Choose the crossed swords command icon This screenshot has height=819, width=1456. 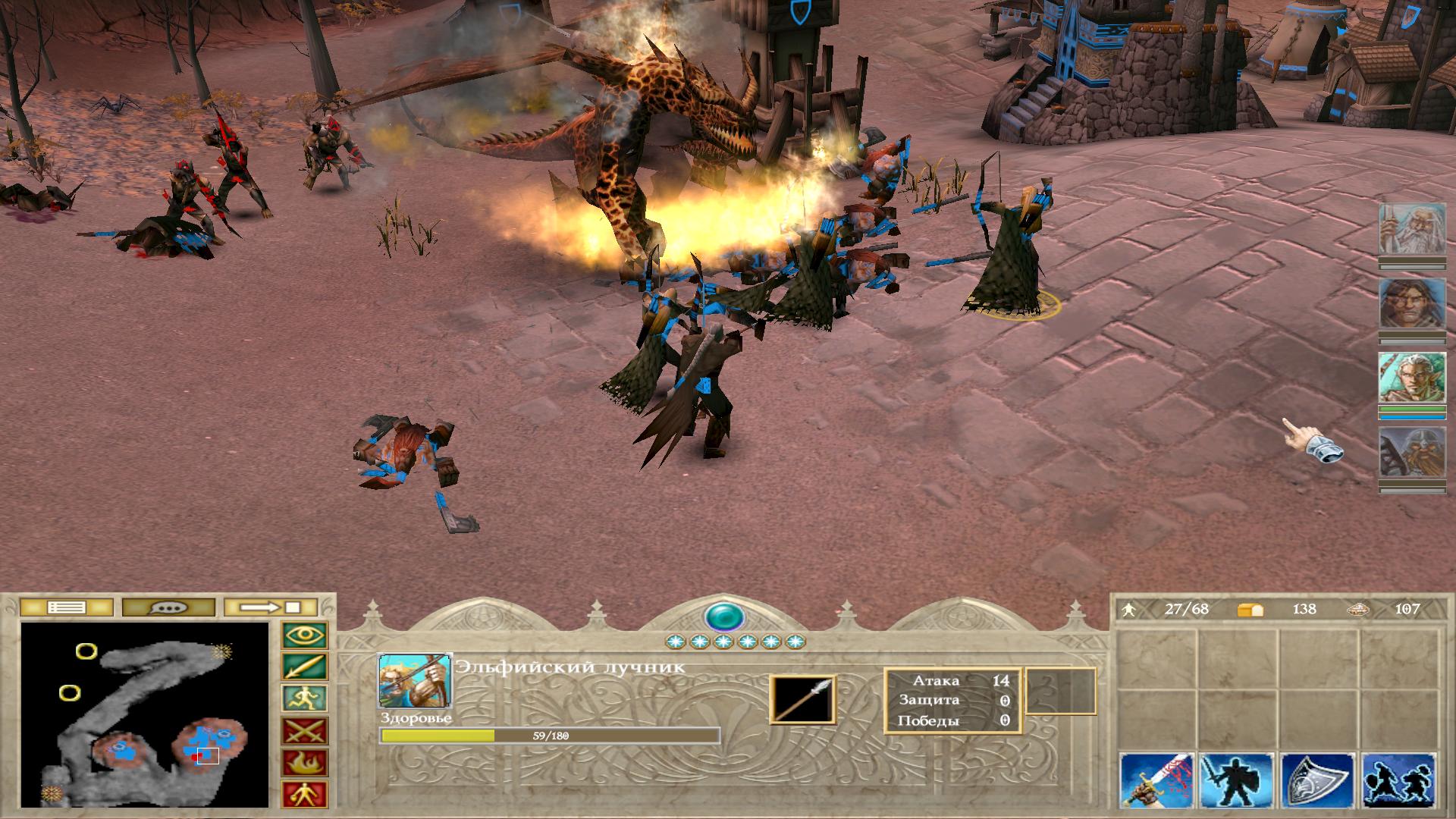(x=305, y=731)
